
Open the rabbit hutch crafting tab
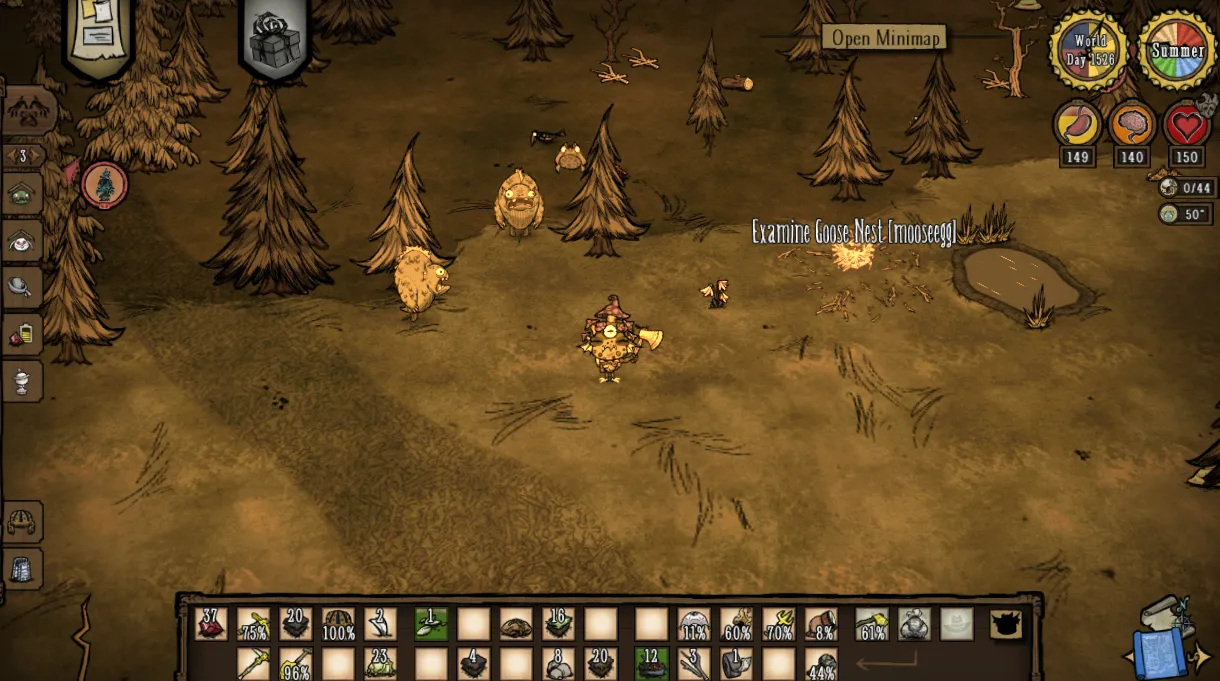[22, 240]
